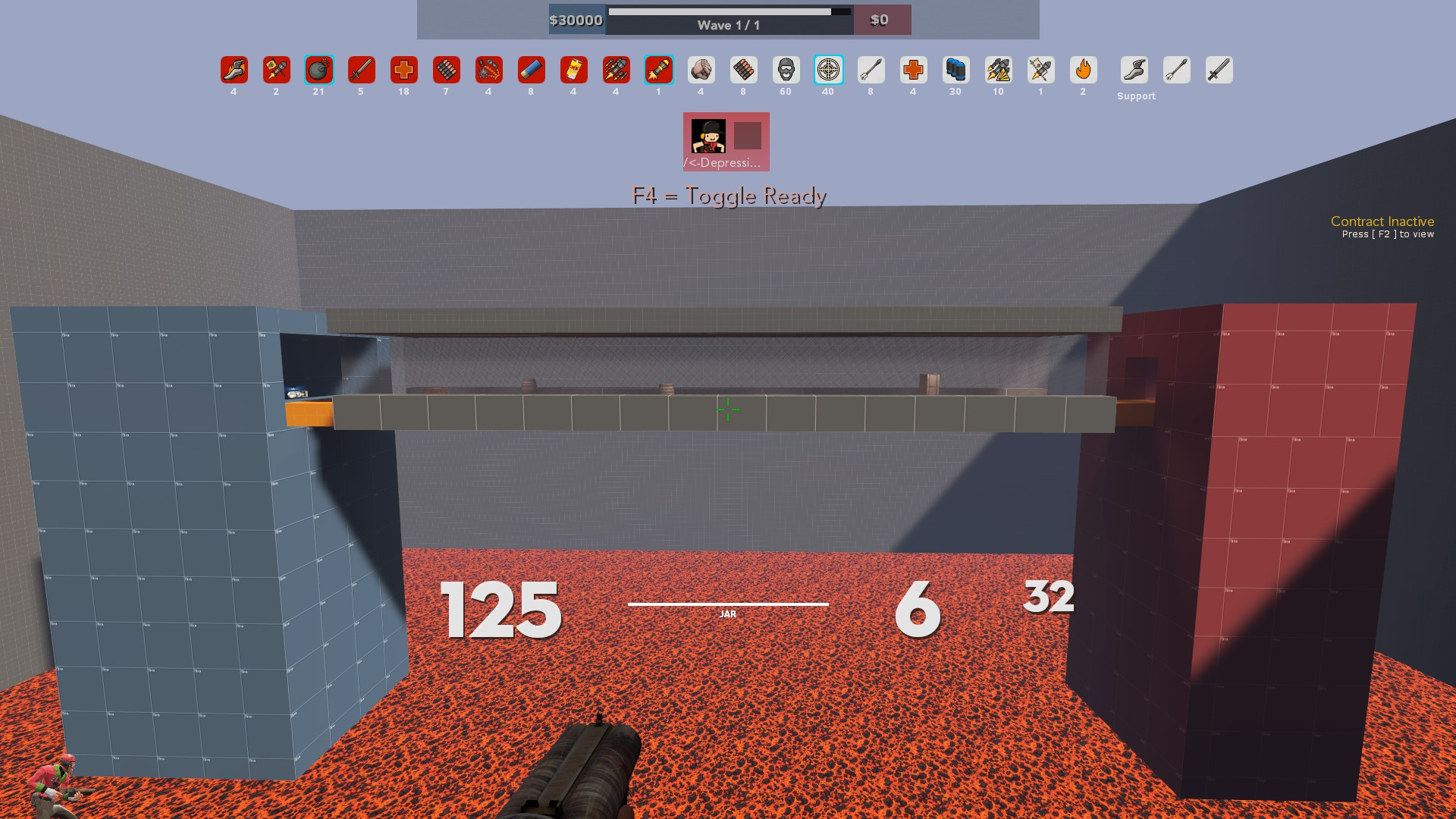Select the rocket barrage soldier icon
Screen dimensions: 1456x819
coord(616,70)
